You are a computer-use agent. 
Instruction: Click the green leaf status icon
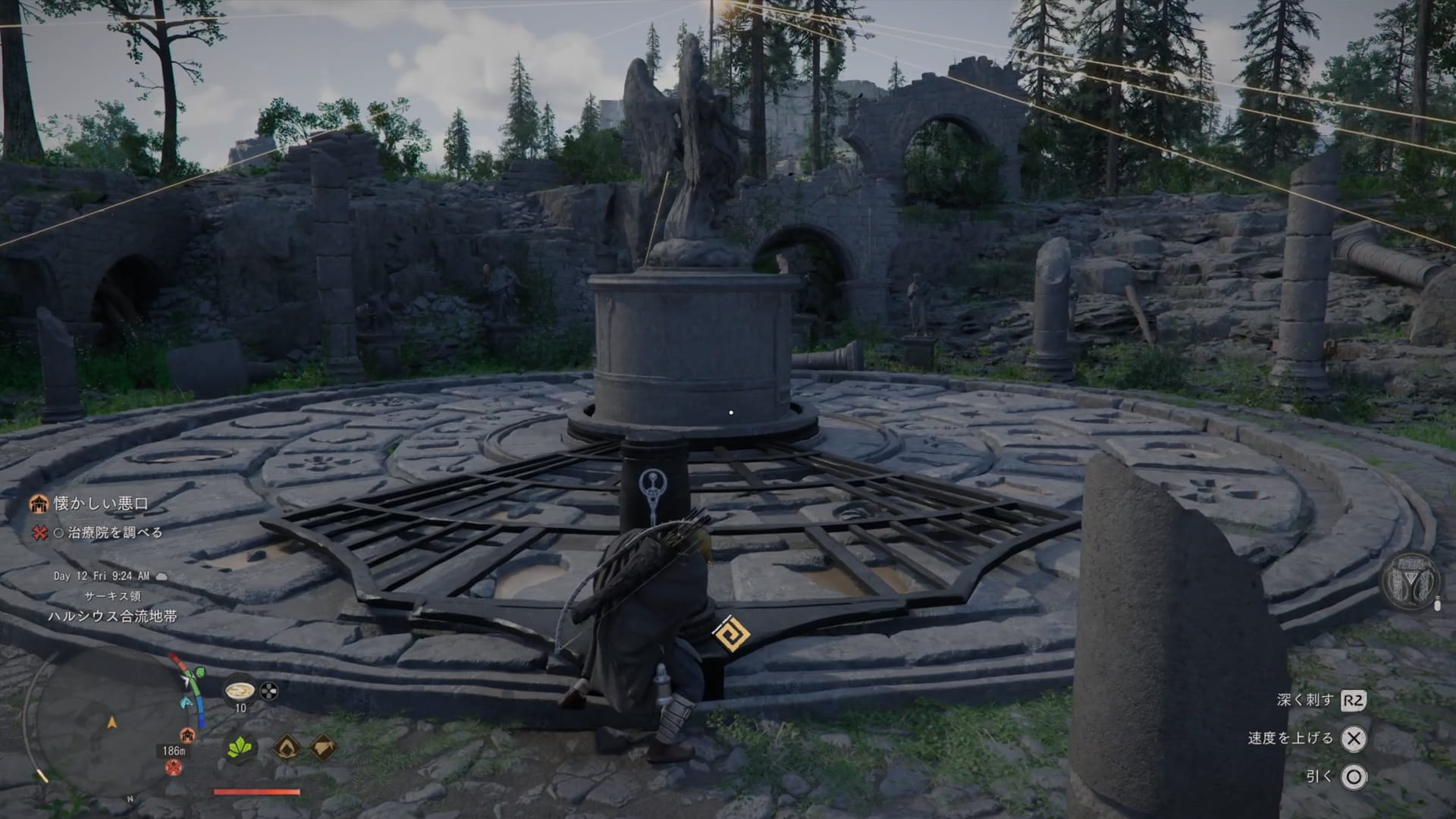pyautogui.click(x=240, y=748)
